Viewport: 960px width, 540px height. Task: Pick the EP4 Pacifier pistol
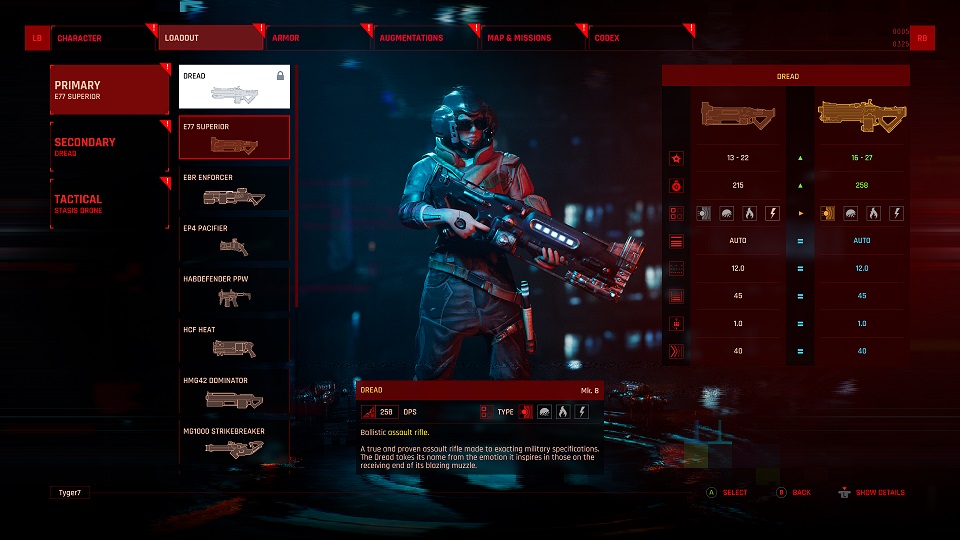pos(234,240)
